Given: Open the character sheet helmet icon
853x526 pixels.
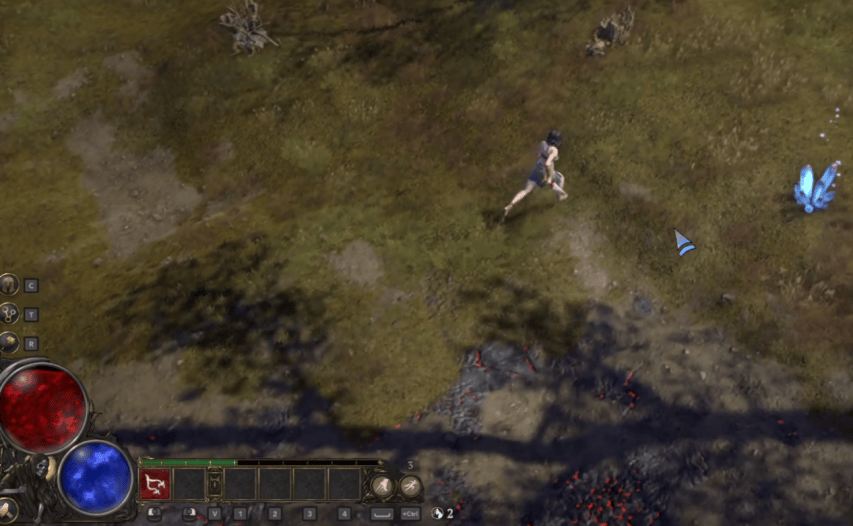Looking at the screenshot, I should coord(9,285).
